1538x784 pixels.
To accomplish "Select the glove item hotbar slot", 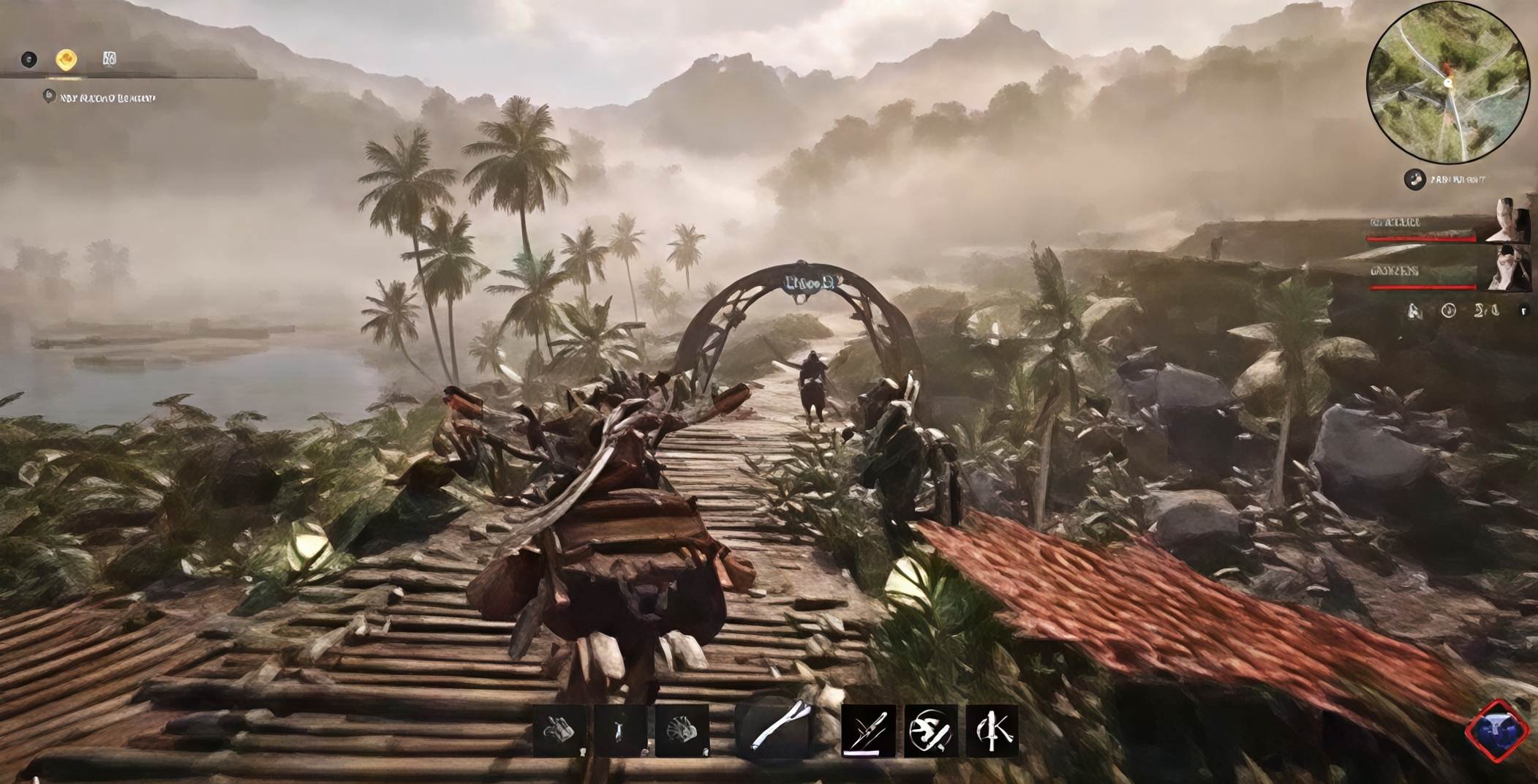I will (x=559, y=730).
